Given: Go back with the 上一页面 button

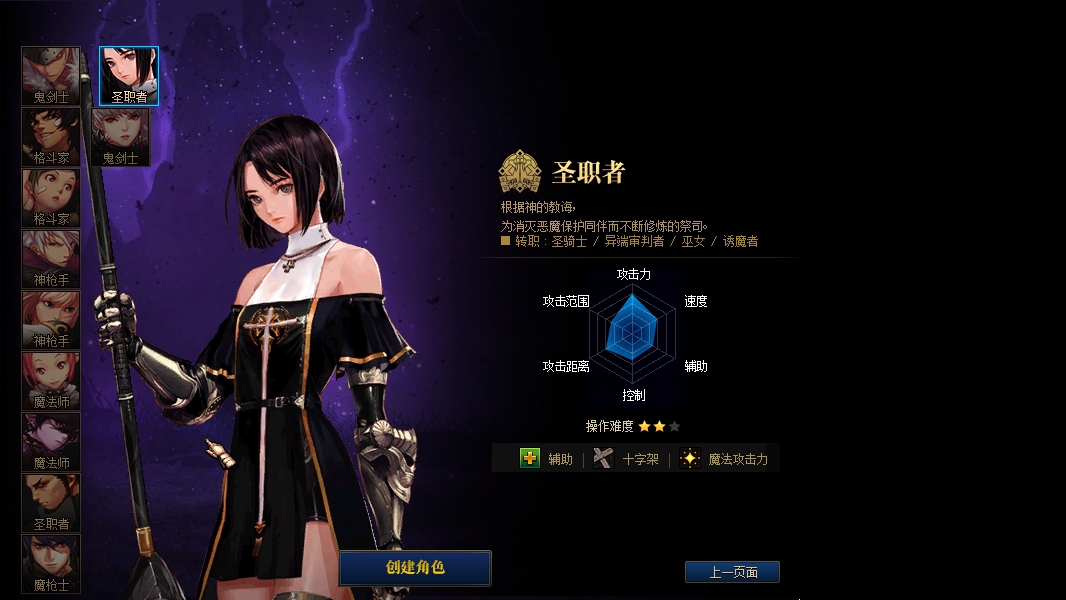Looking at the screenshot, I should pos(732,572).
